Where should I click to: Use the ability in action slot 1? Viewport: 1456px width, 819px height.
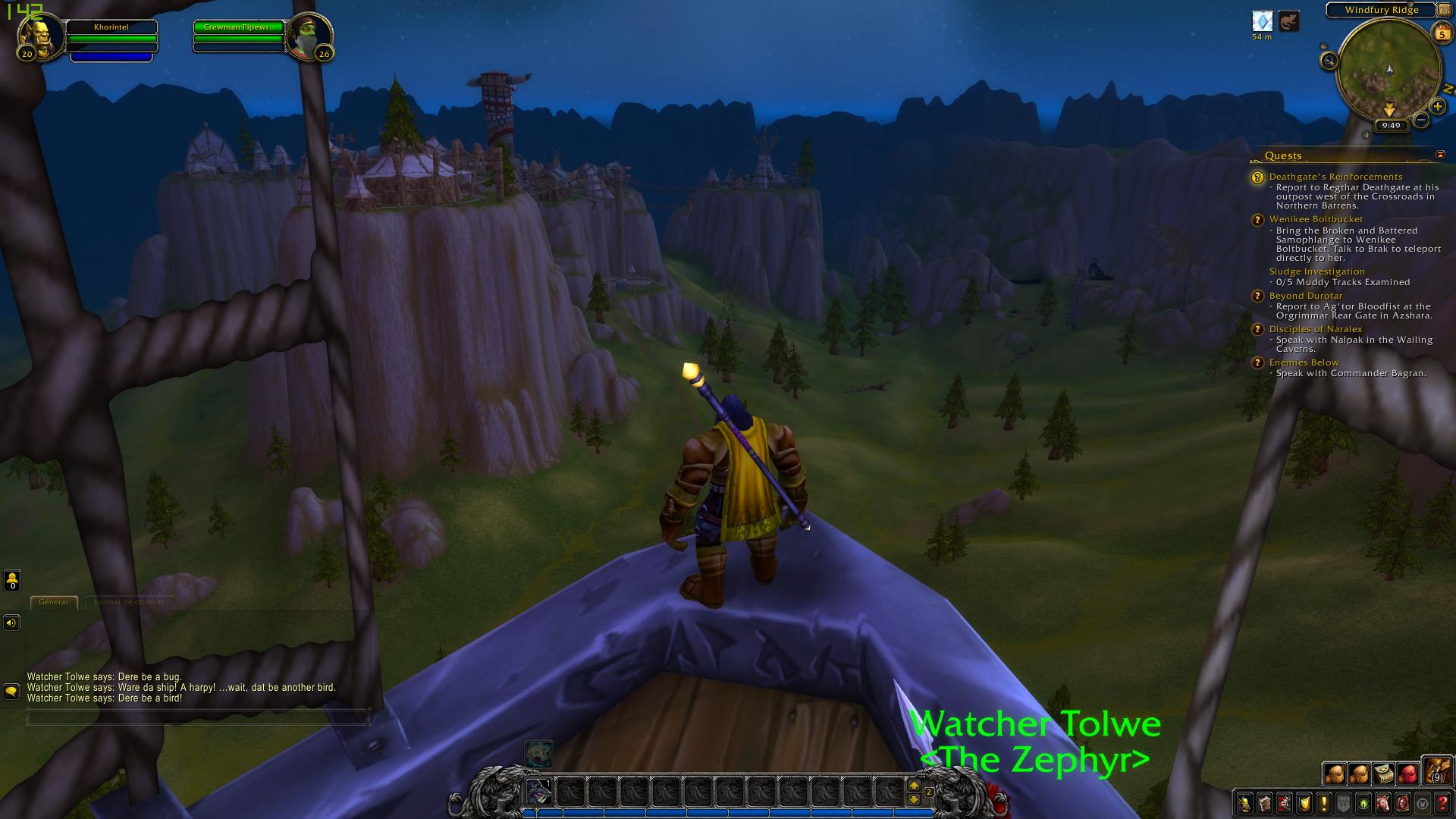tap(538, 792)
